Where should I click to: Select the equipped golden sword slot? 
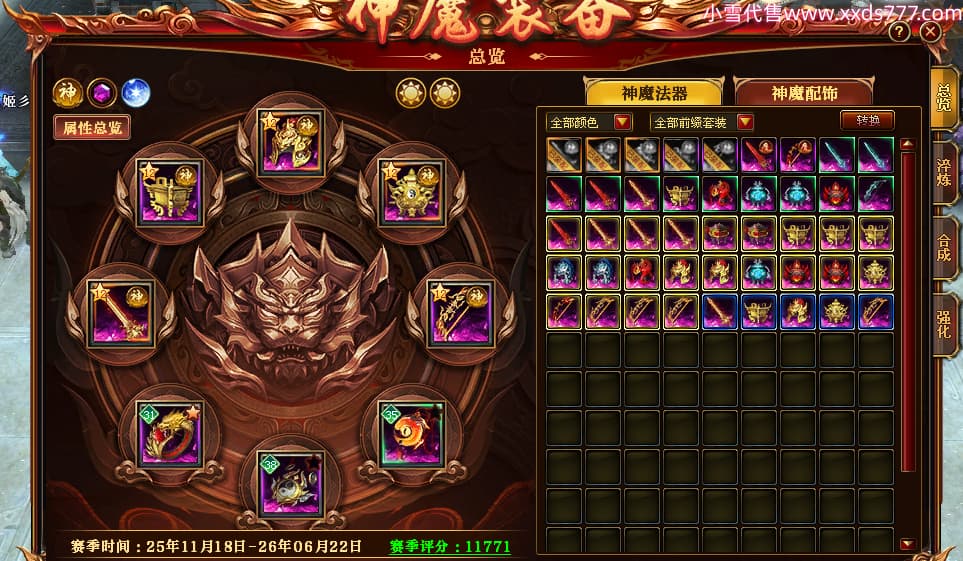tap(120, 313)
